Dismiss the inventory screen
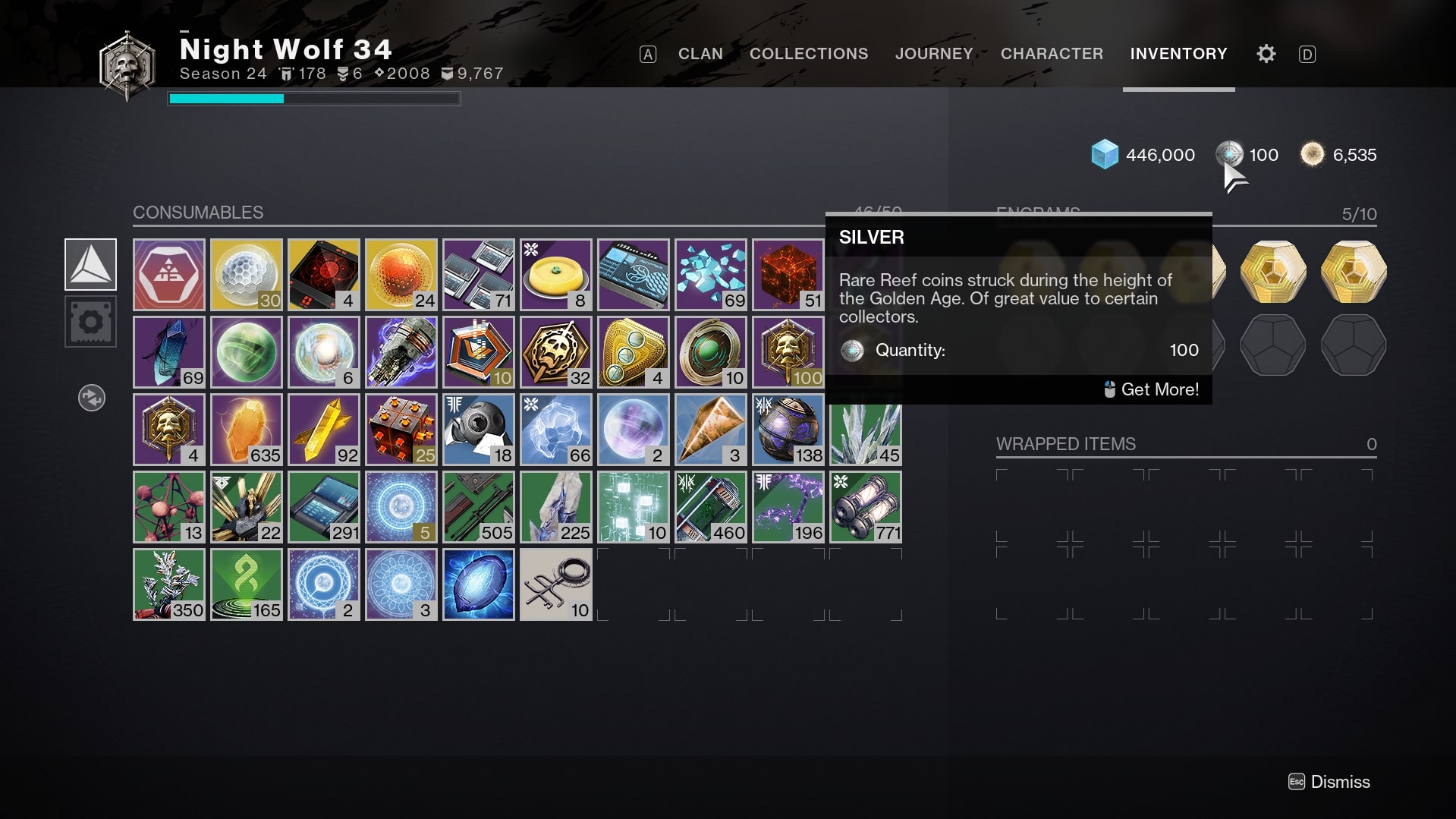 click(x=1329, y=782)
